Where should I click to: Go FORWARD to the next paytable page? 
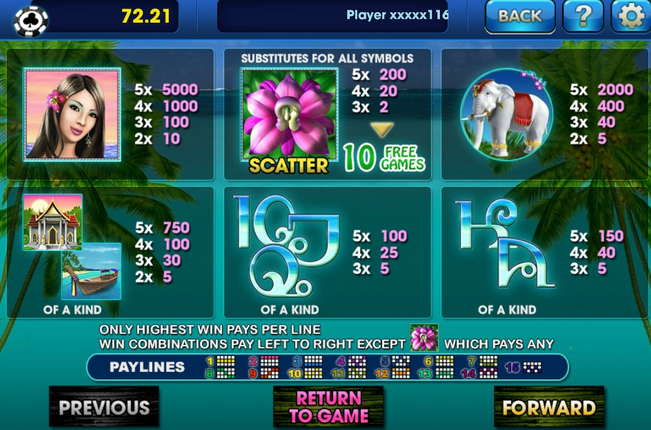[548, 407]
